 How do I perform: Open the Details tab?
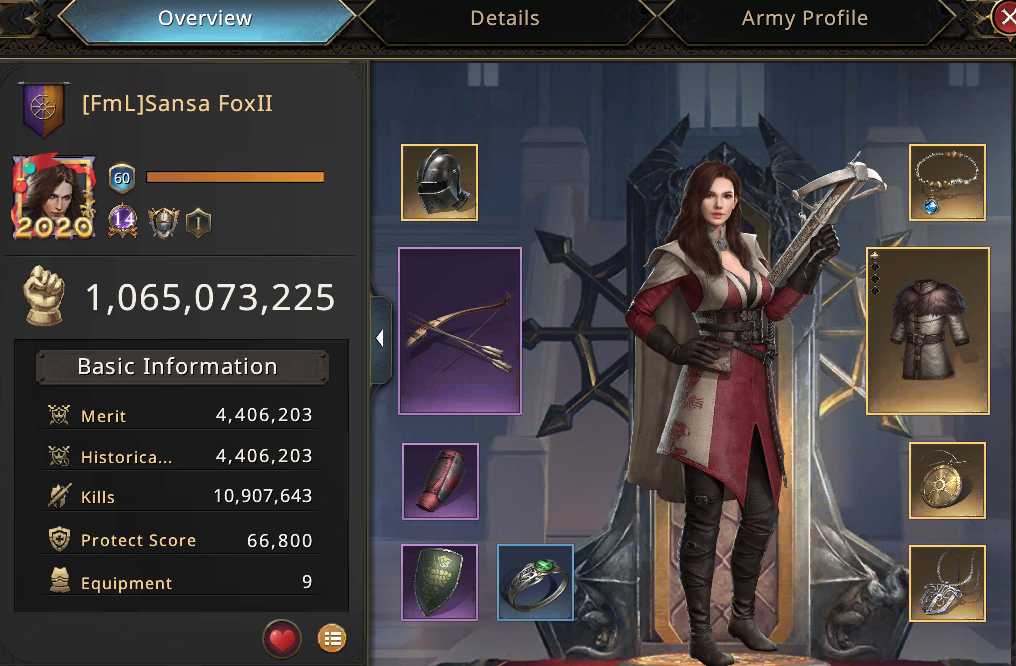click(x=504, y=19)
